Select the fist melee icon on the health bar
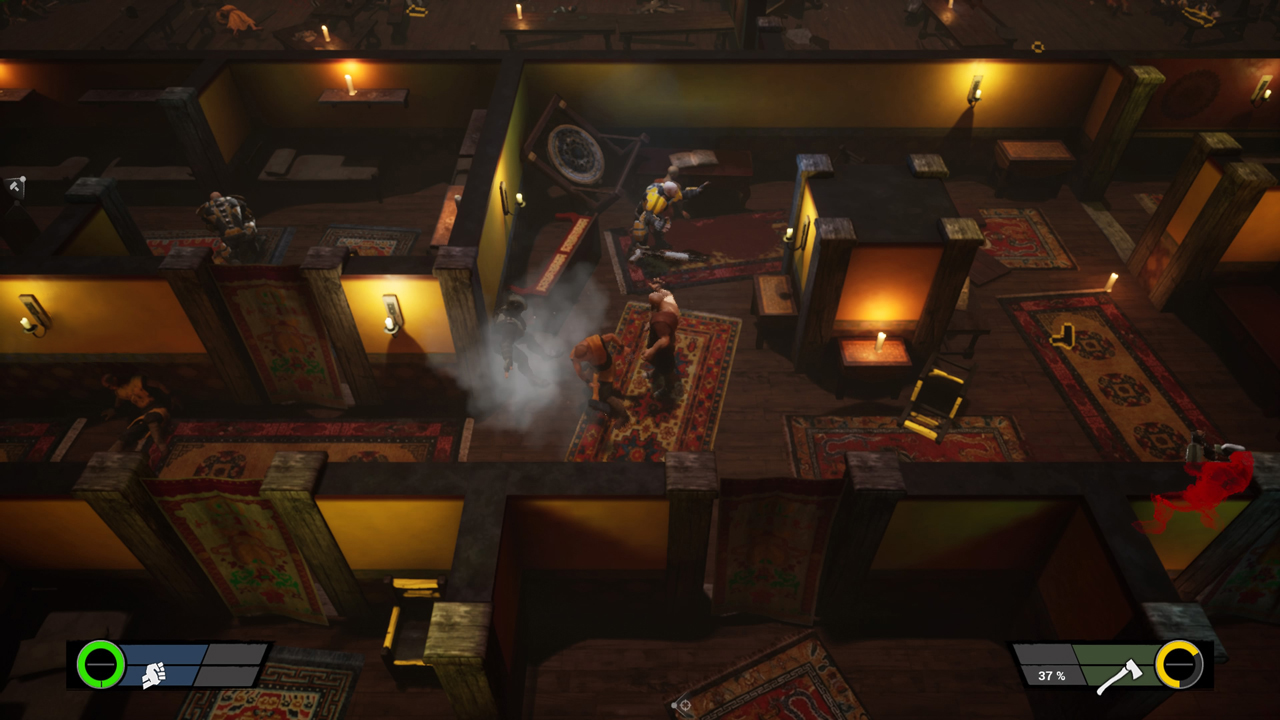The image size is (1280, 720). tap(152, 675)
